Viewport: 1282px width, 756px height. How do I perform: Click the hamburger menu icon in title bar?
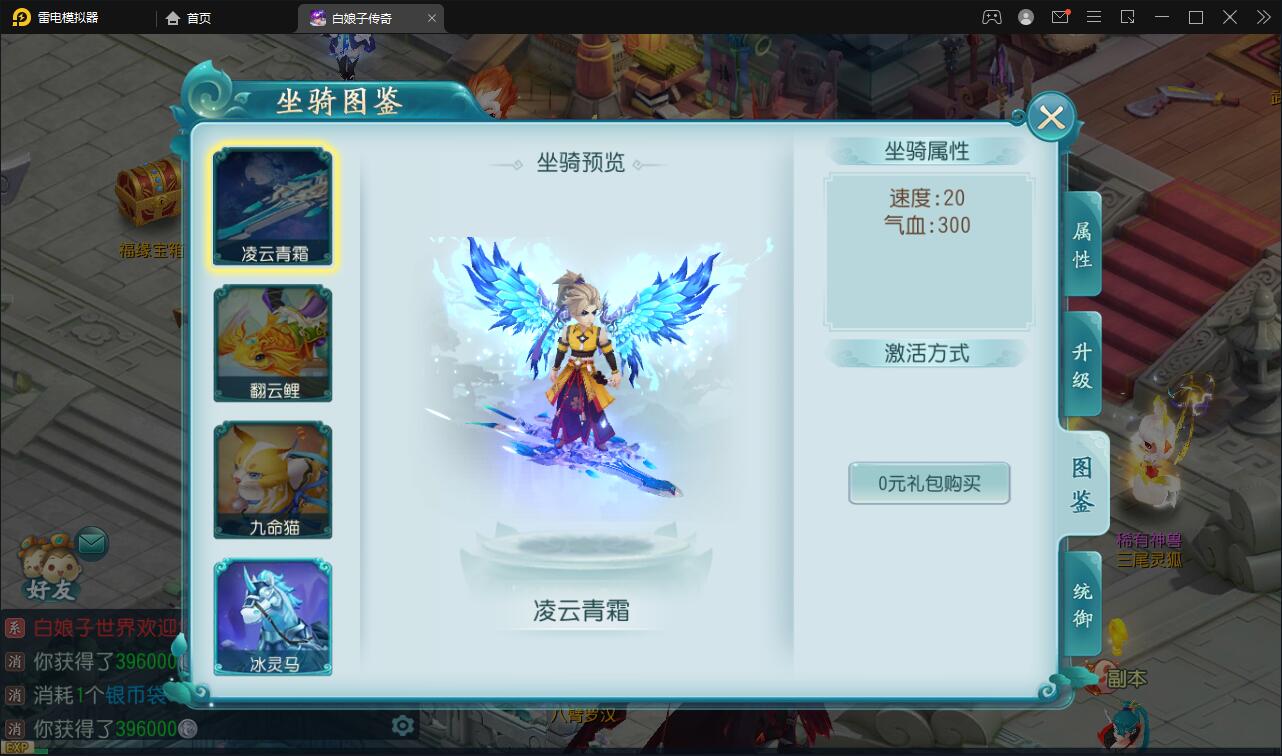coord(1094,17)
